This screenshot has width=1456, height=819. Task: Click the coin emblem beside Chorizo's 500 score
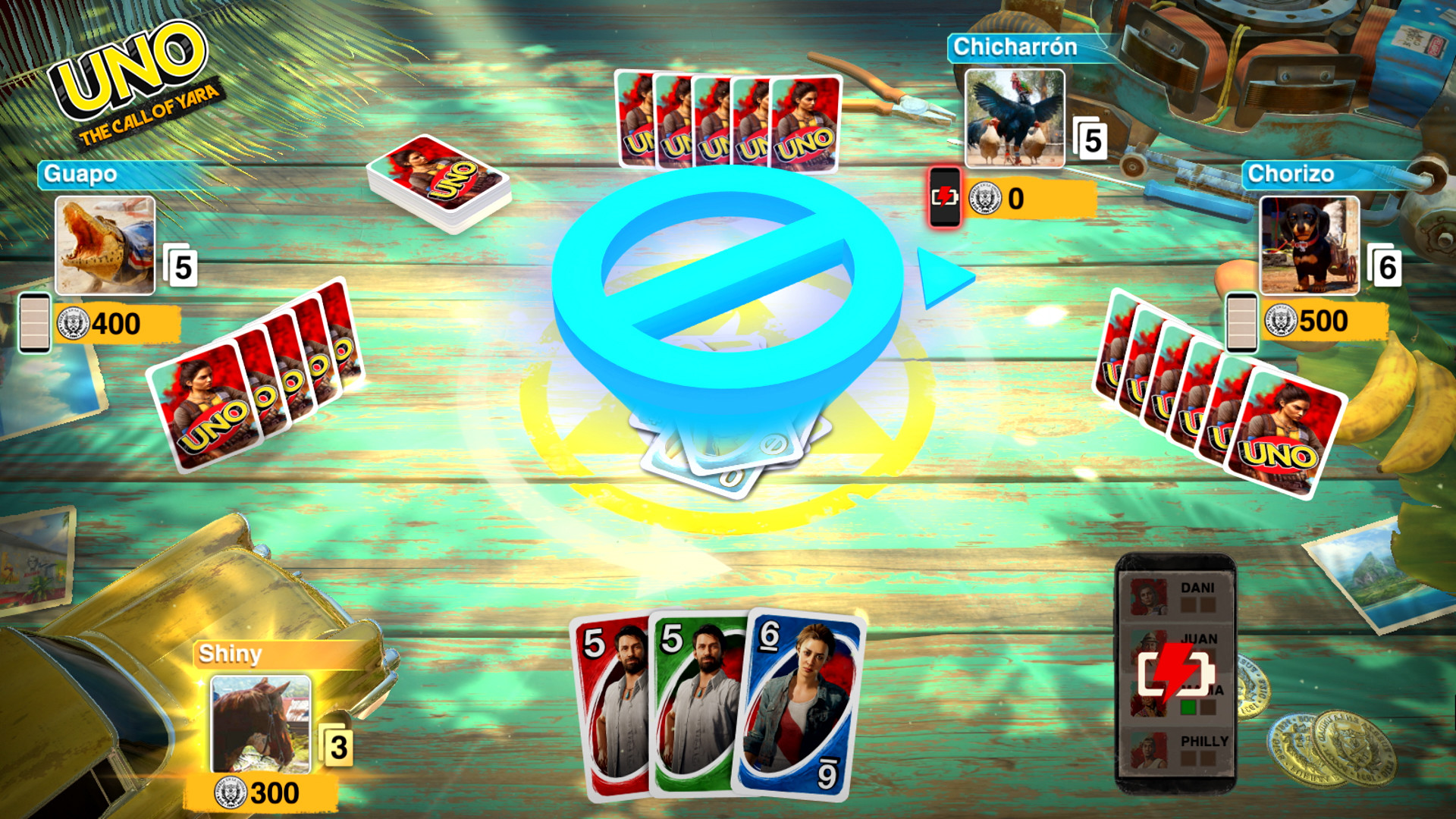pyautogui.click(x=1280, y=322)
